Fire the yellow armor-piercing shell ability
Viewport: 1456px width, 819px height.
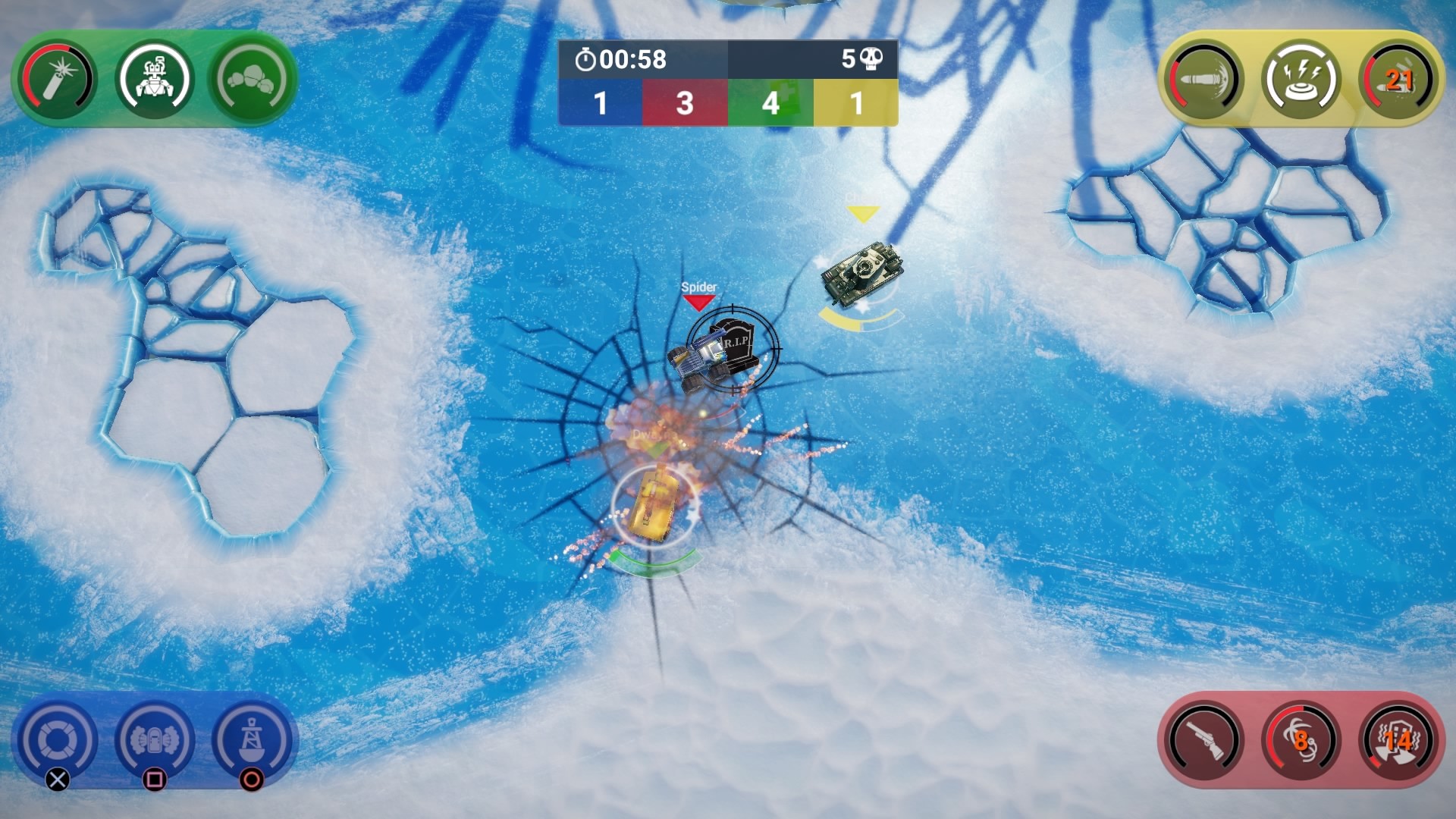[1204, 79]
